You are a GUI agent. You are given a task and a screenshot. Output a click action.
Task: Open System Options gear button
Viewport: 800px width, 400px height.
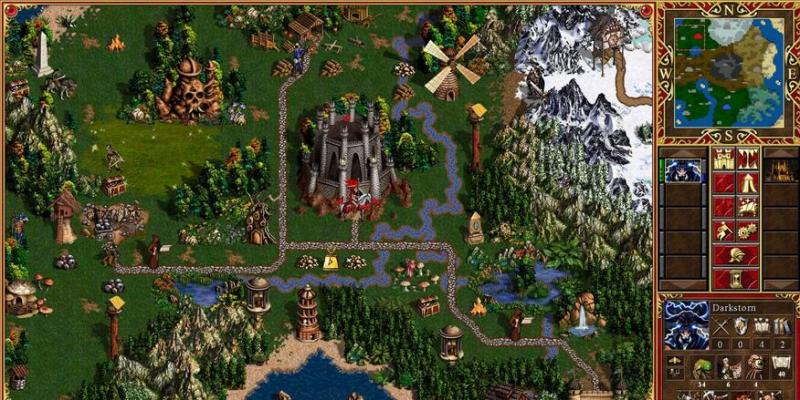pyautogui.click(x=747, y=231)
